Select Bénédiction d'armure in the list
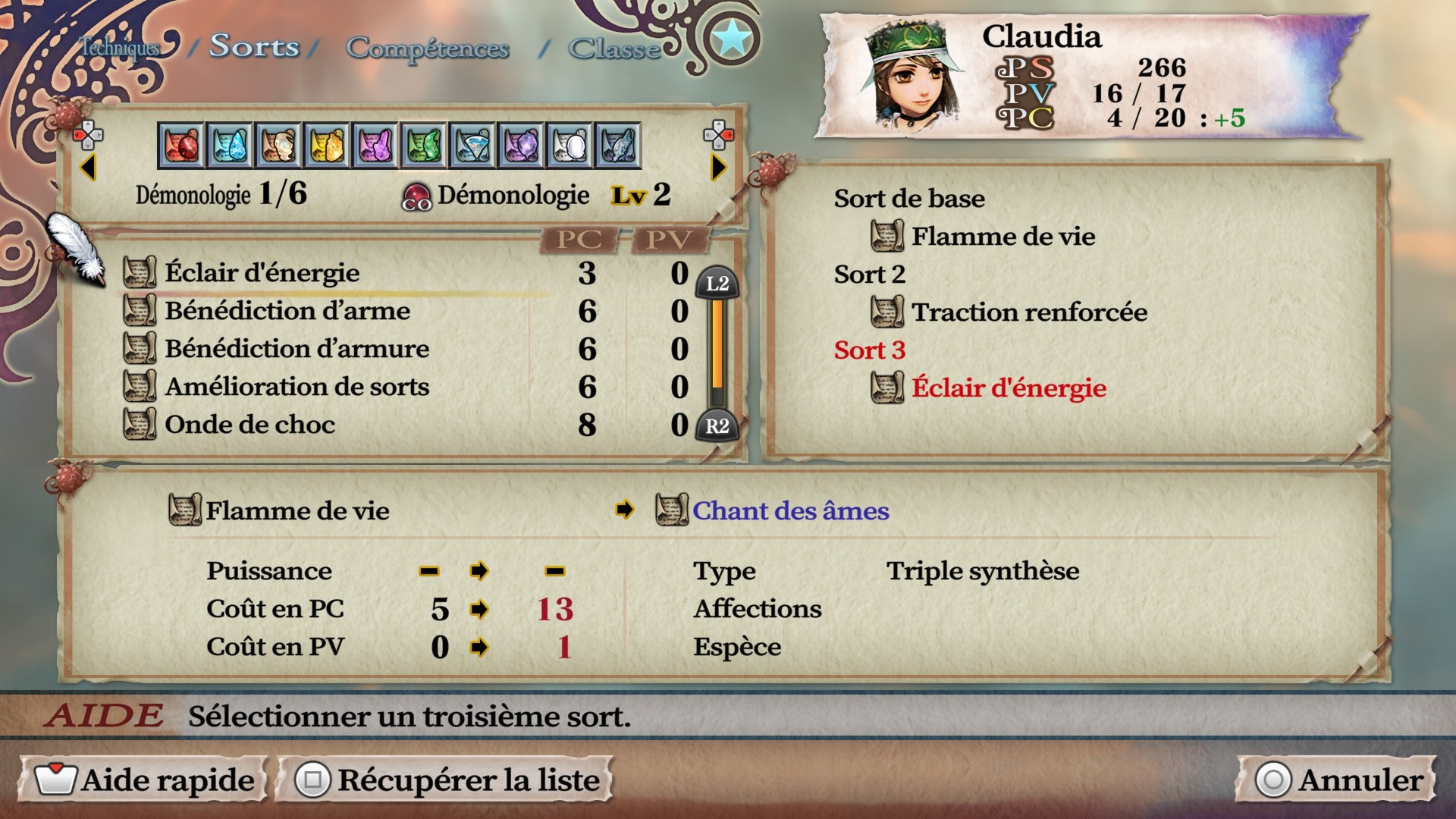Viewport: 1456px width, 819px height. point(297,349)
